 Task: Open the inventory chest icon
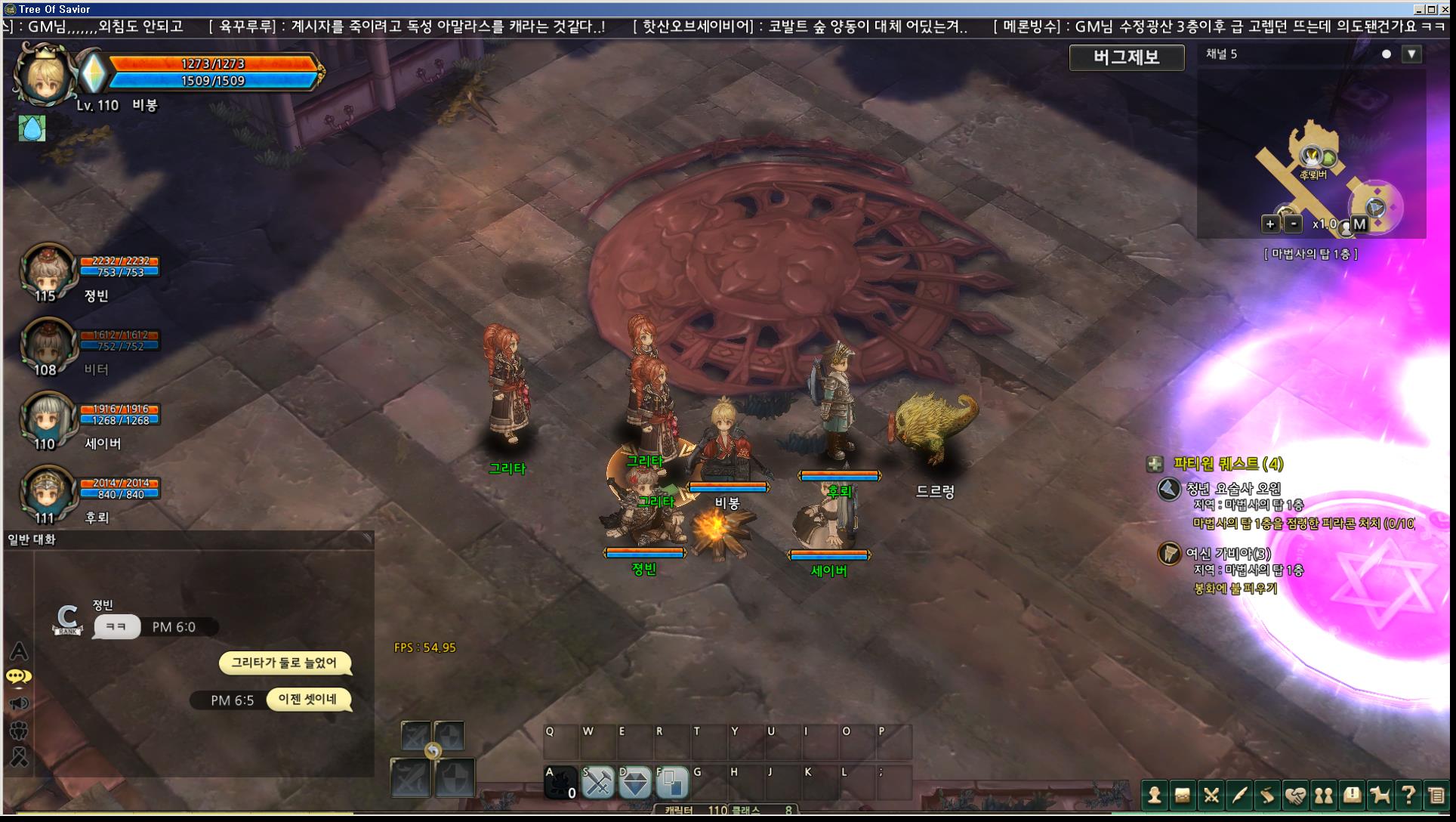tap(1183, 795)
